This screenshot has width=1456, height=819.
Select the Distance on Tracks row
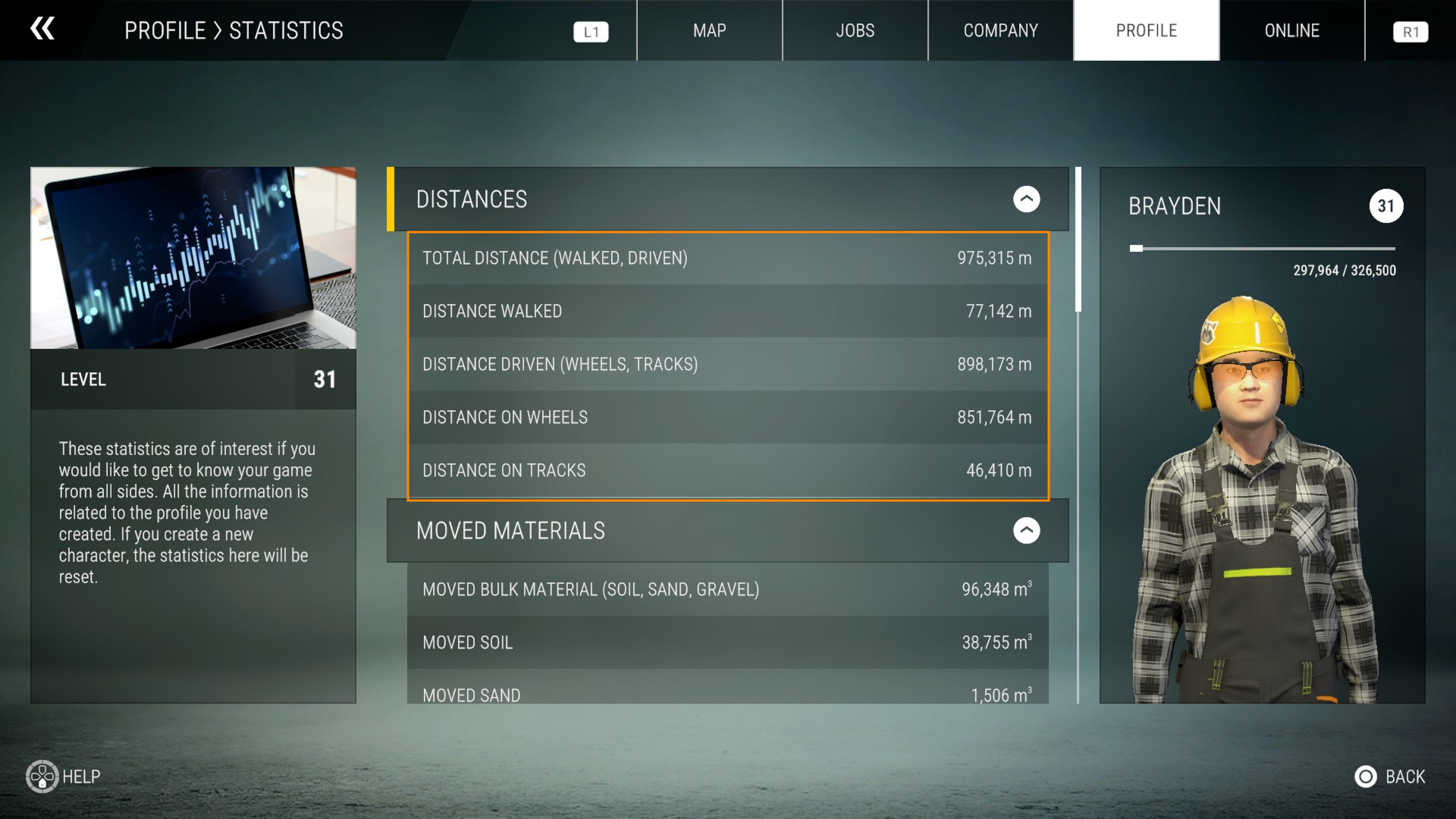(x=727, y=471)
